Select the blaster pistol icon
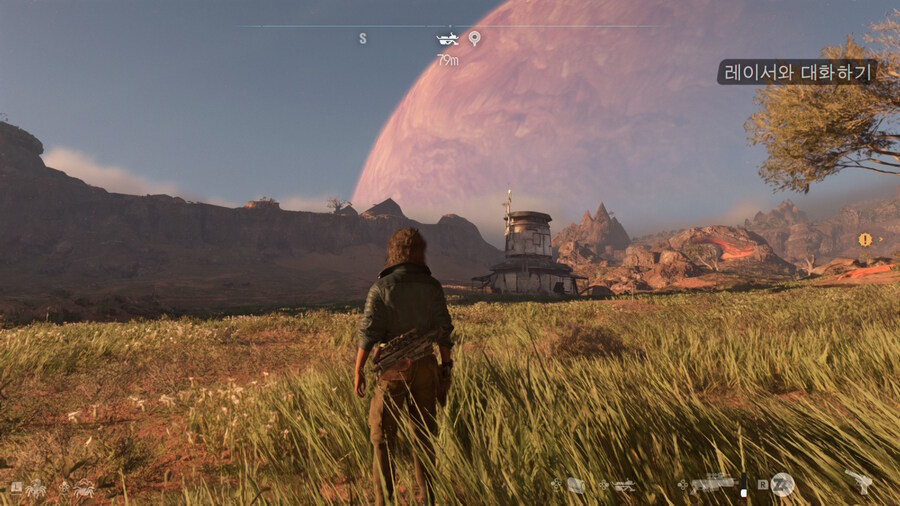 coord(858,482)
